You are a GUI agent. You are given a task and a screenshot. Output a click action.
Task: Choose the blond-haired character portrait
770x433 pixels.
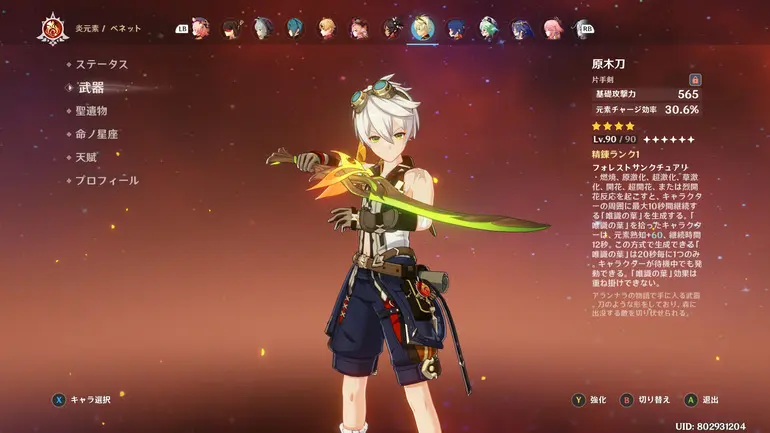coord(327,28)
